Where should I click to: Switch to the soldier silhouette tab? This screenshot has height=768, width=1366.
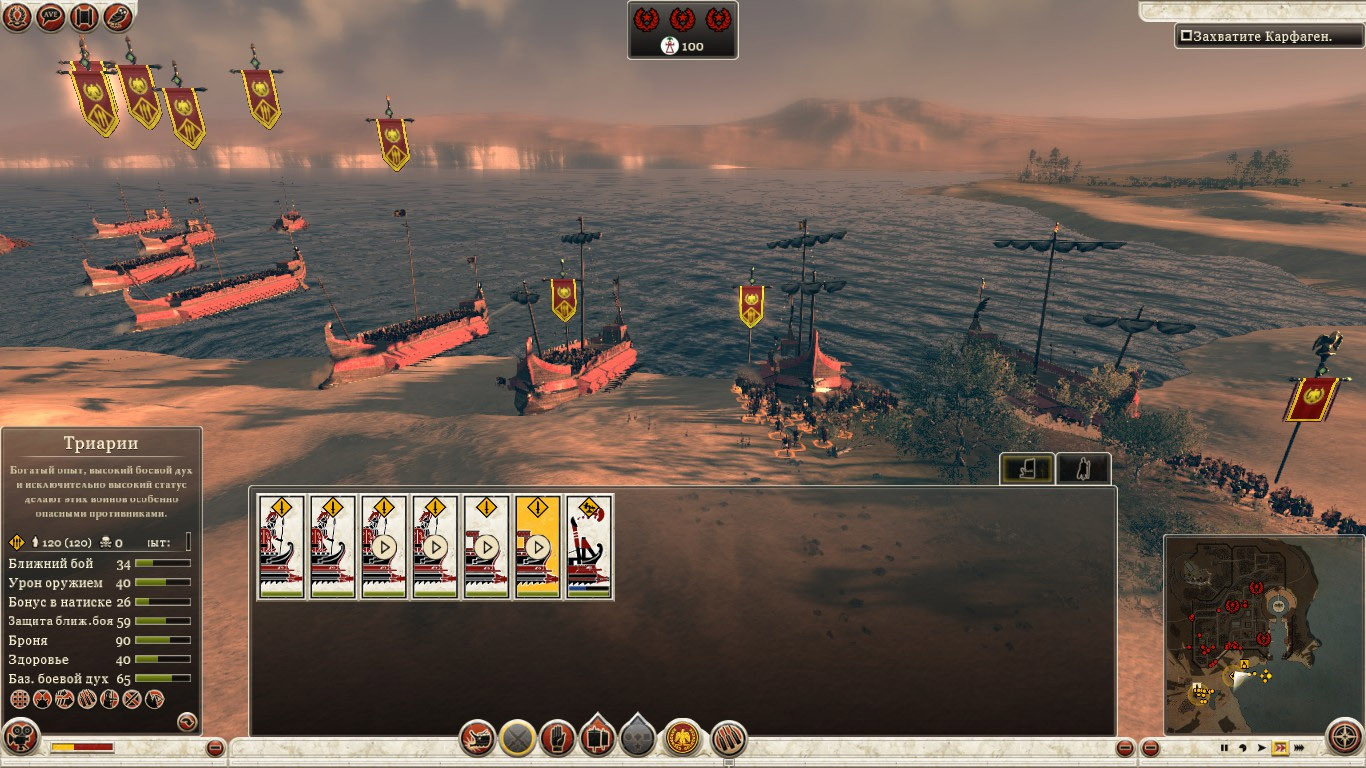[x=1083, y=468]
